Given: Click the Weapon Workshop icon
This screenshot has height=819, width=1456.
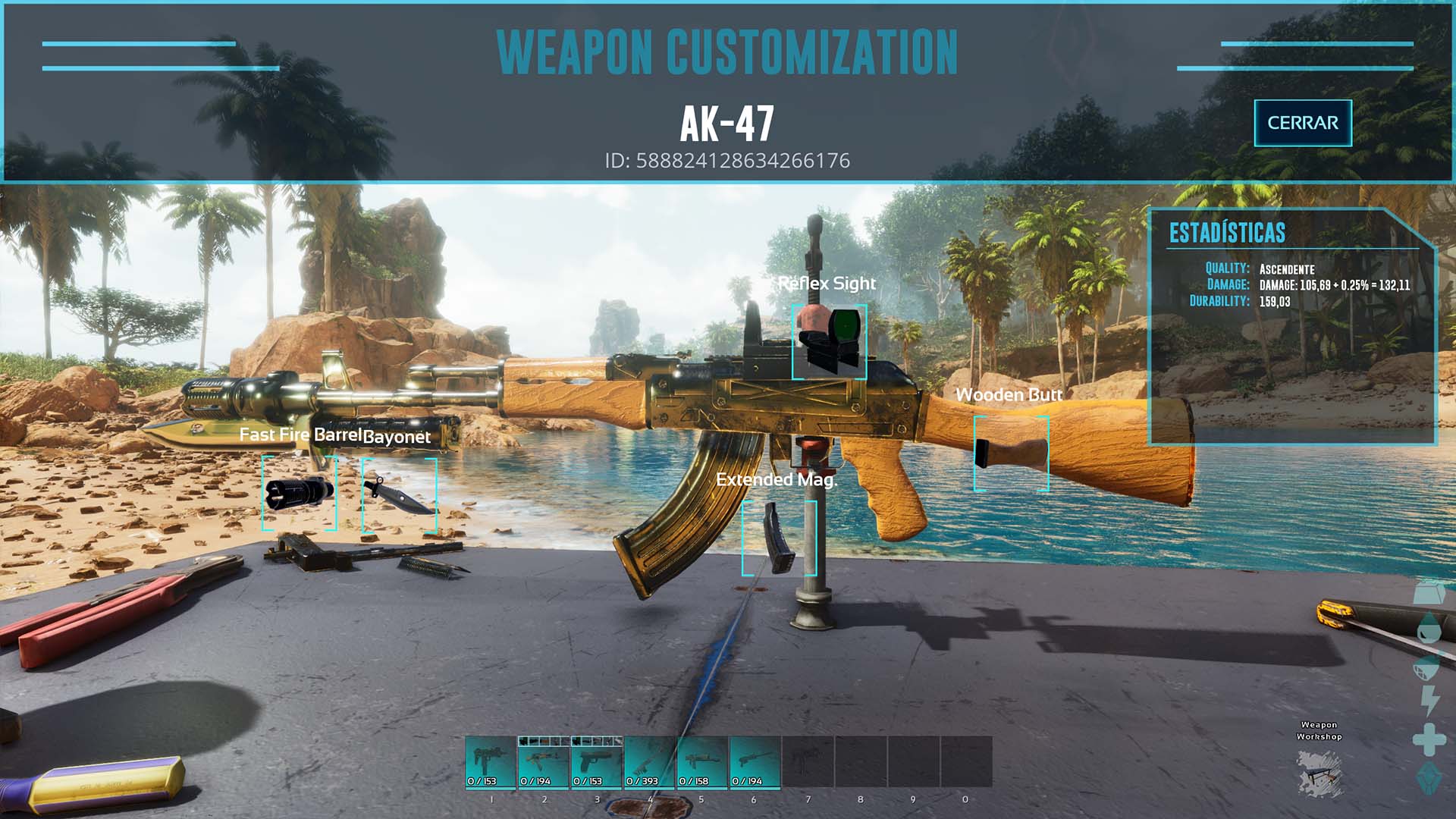Looking at the screenshot, I should click(x=1319, y=772).
